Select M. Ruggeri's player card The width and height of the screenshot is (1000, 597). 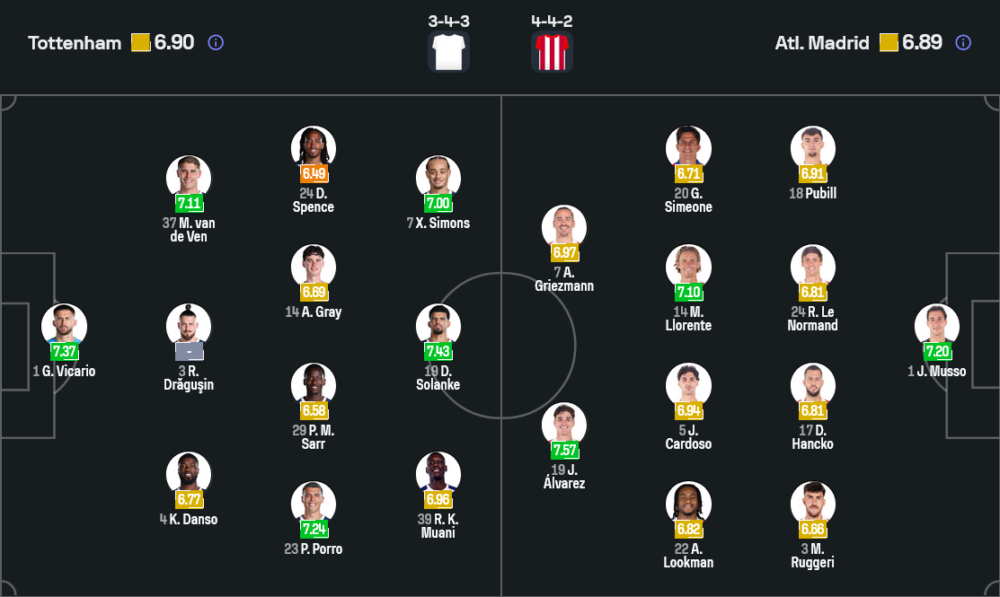(812, 504)
